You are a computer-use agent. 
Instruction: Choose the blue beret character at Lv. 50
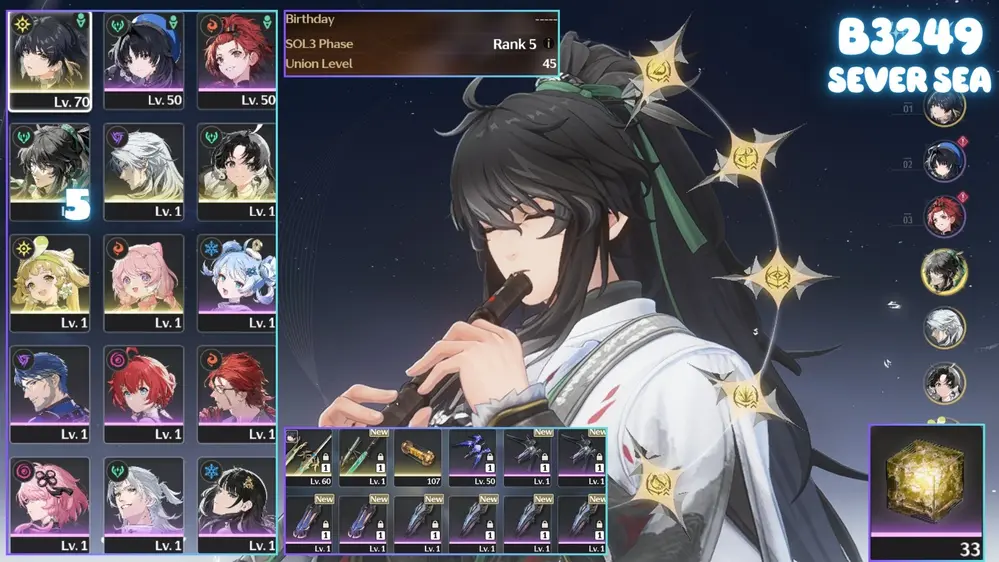[x=143, y=60]
